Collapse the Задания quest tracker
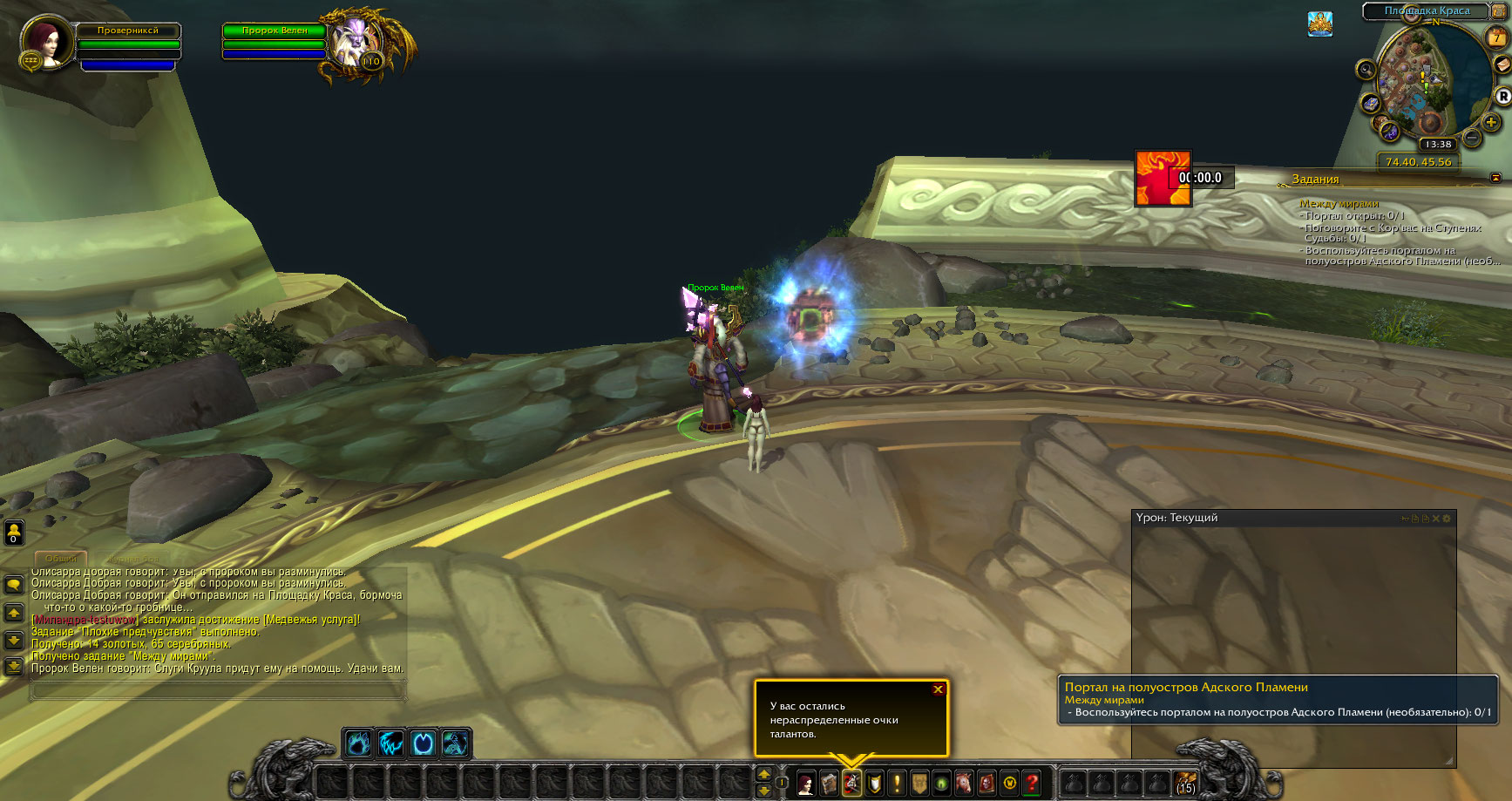Image resolution: width=1512 pixels, height=801 pixels. click(1495, 178)
